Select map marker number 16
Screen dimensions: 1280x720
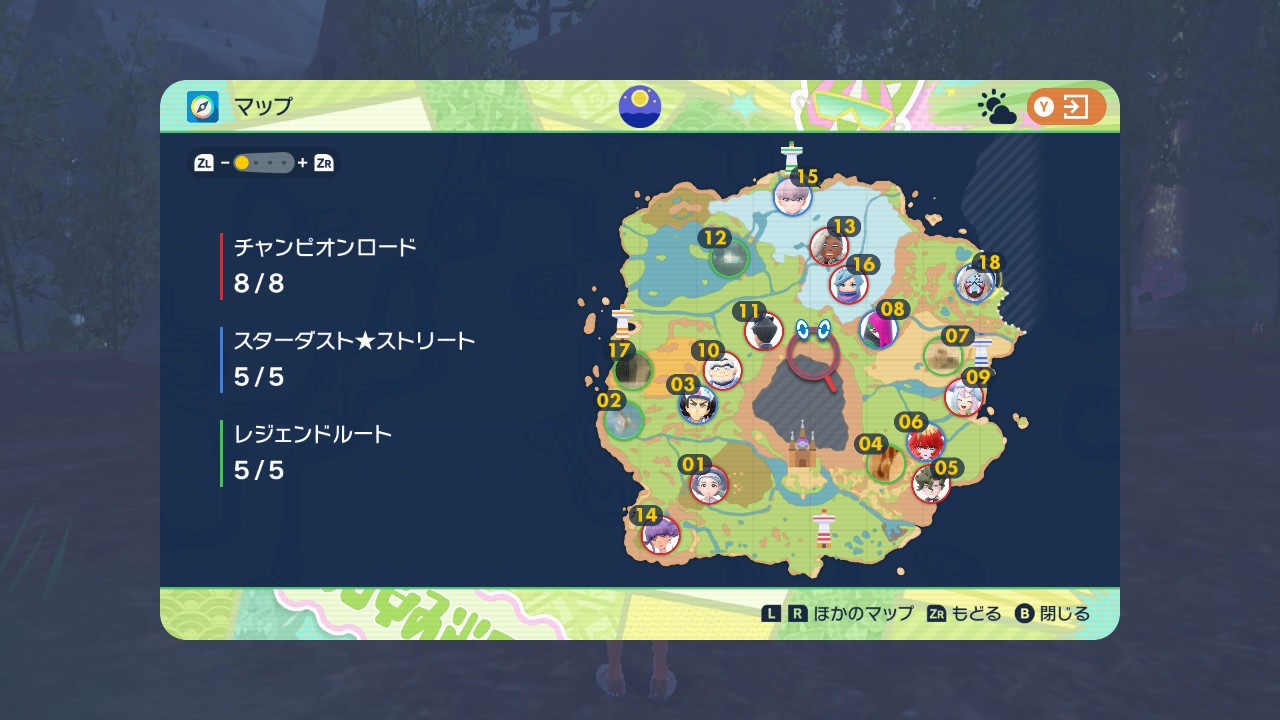click(848, 284)
